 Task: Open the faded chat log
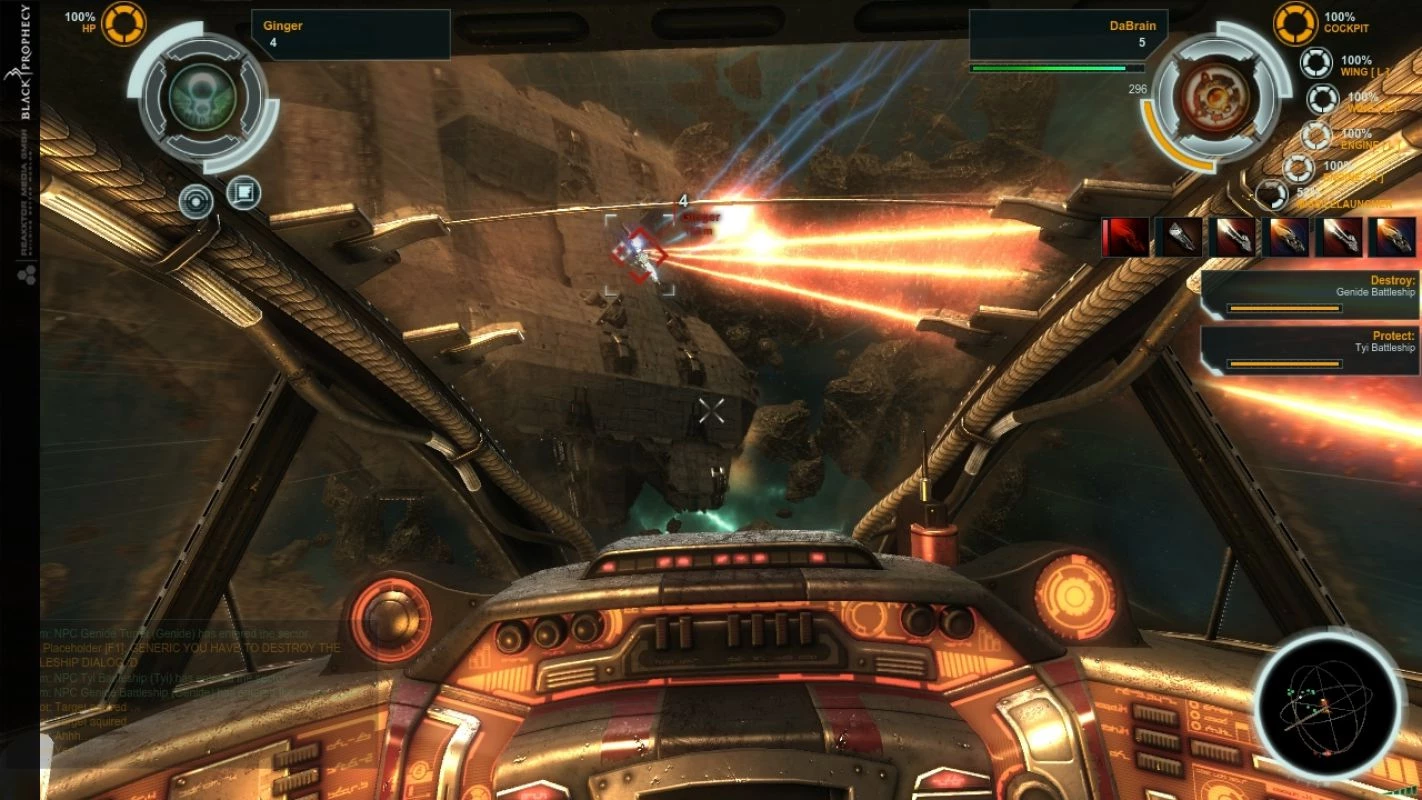coord(190,690)
